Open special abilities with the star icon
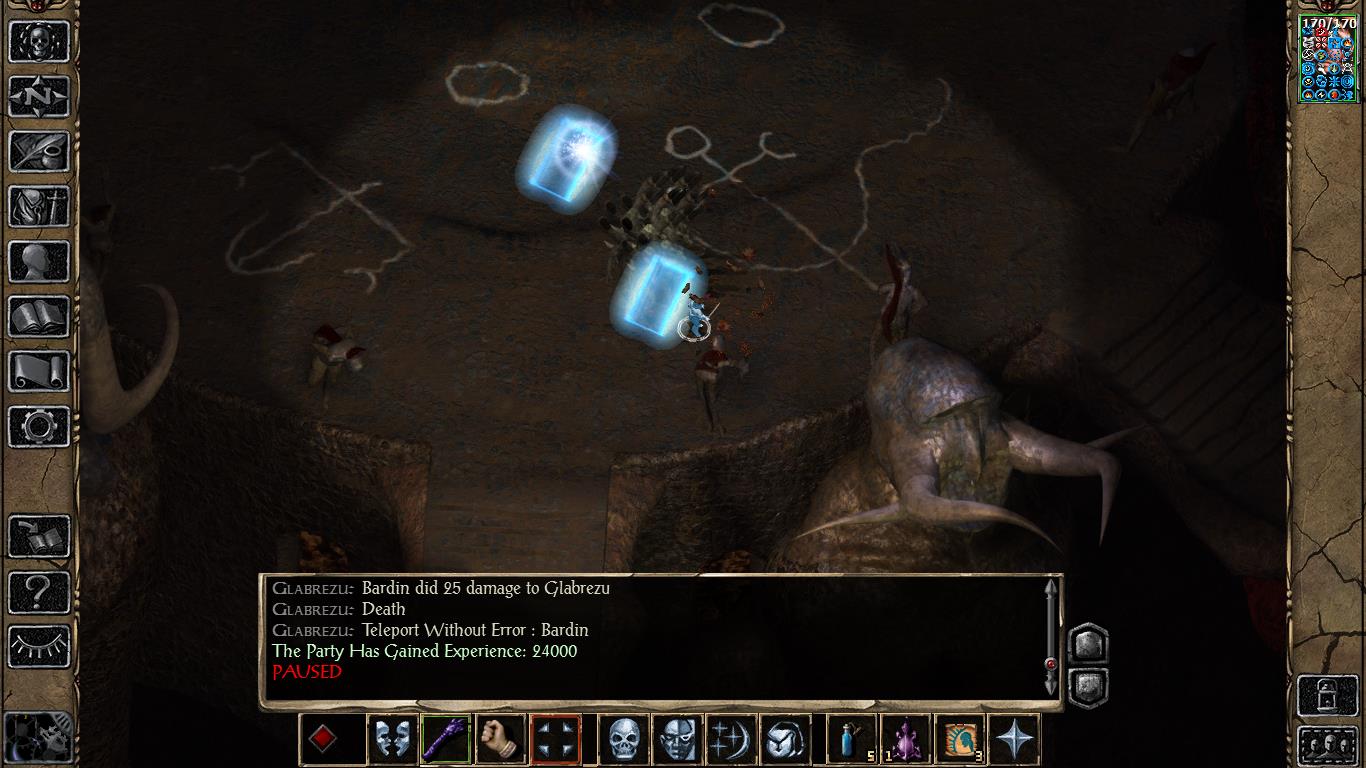 coord(1014,740)
